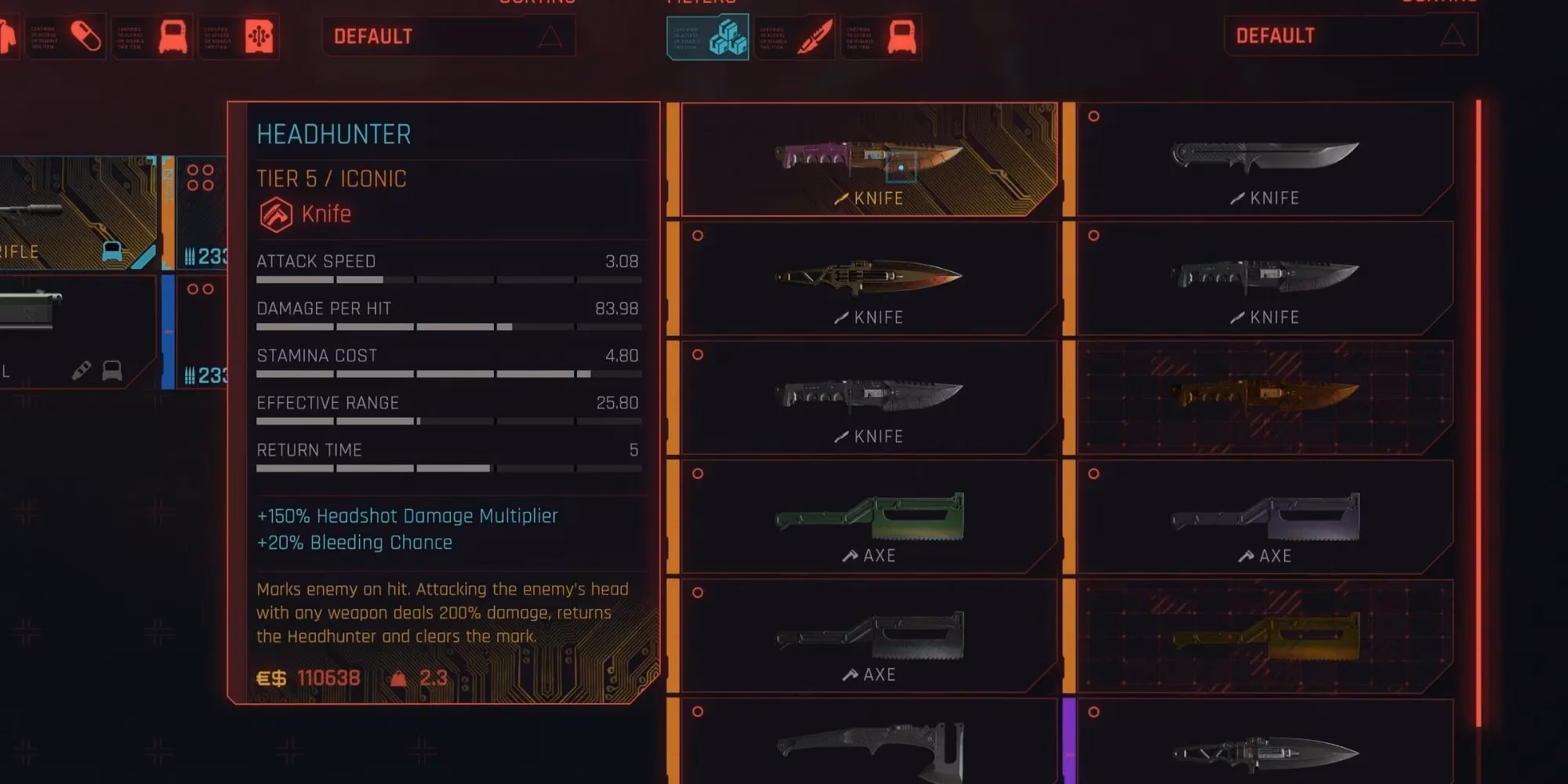Select the clothing filter icon
The width and height of the screenshot is (1568, 784).
click(8, 37)
